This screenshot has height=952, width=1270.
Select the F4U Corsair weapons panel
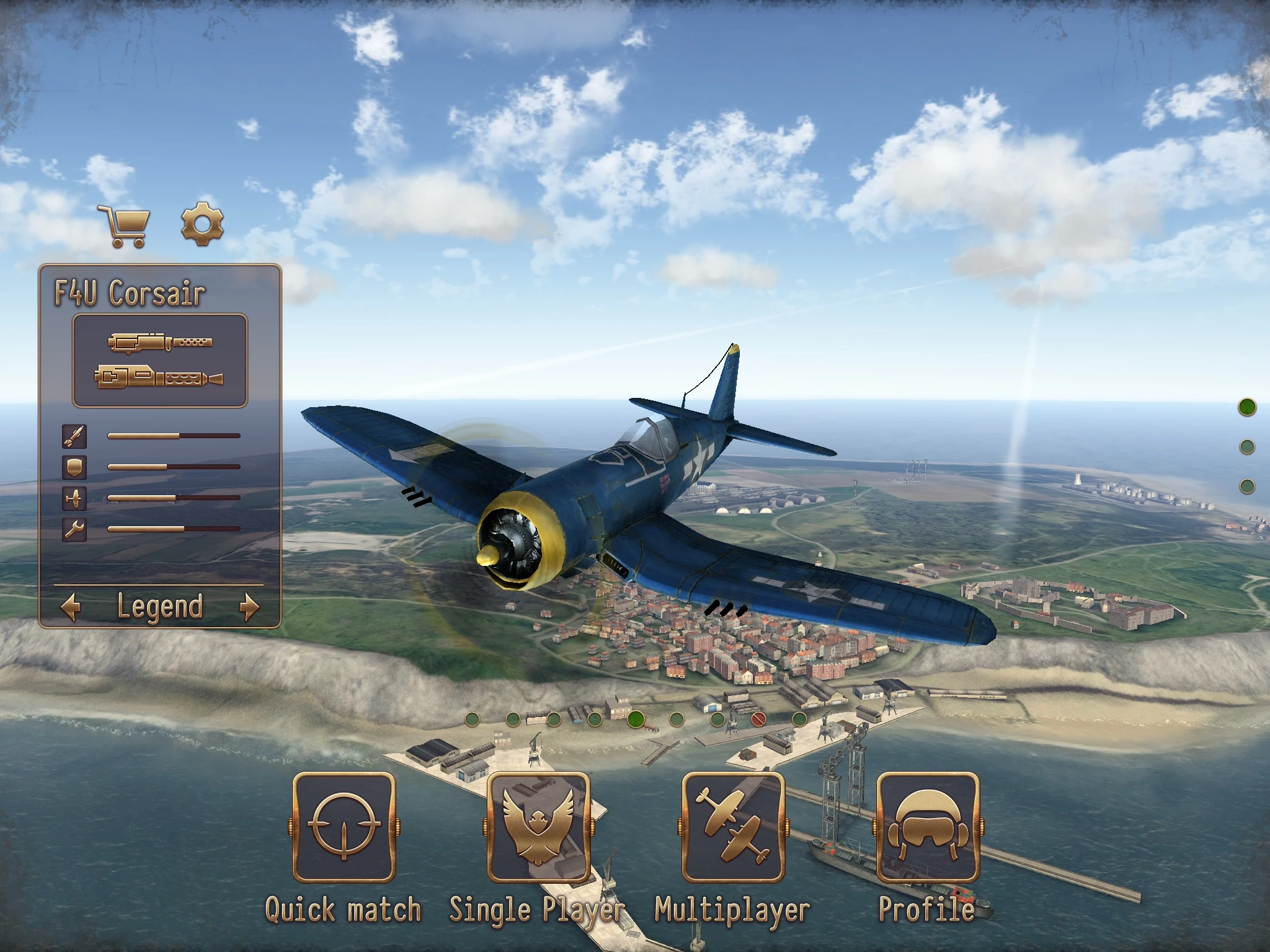[x=160, y=361]
